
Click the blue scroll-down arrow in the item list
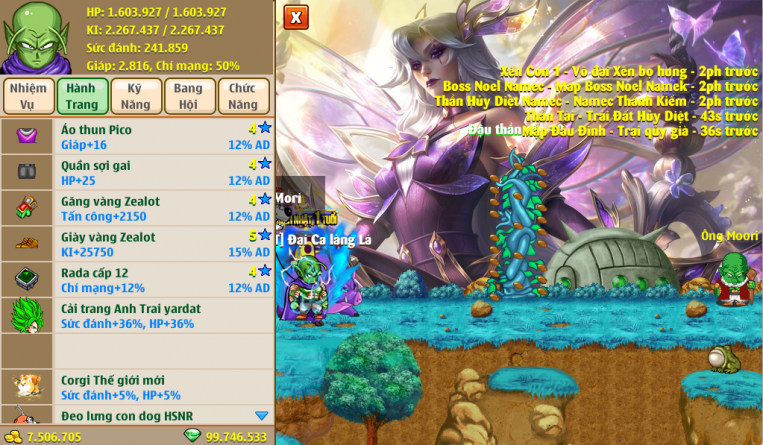tap(261, 416)
